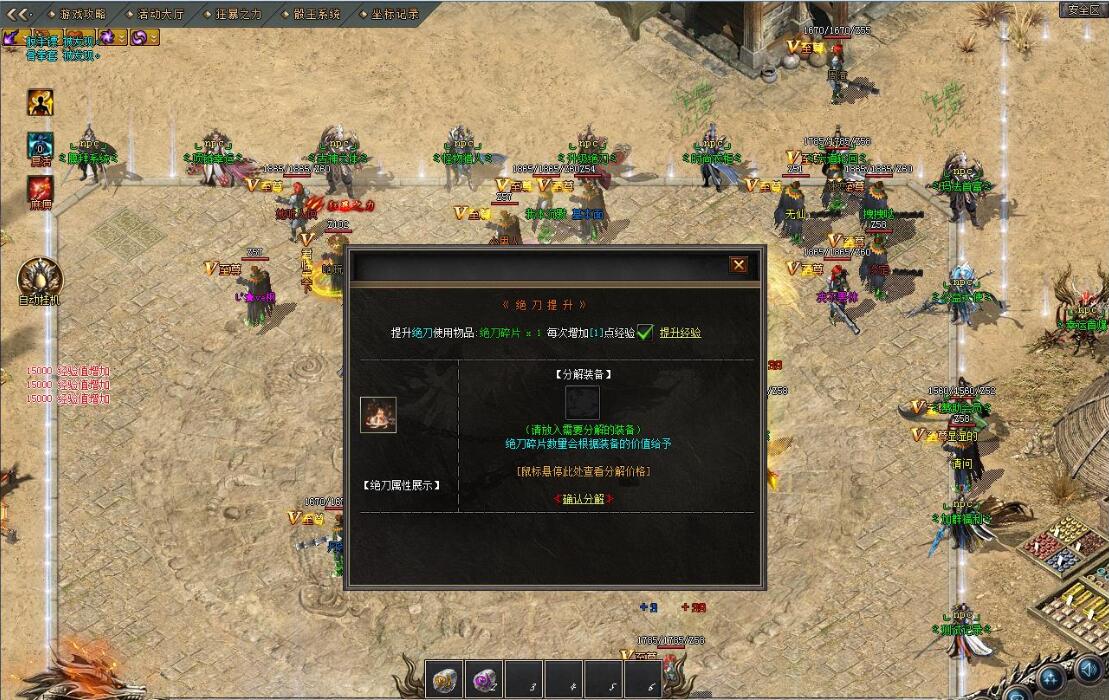The image size is (1109, 700).
Task: Click the 绝刀 blade icon in the dialog
Action: tap(378, 415)
